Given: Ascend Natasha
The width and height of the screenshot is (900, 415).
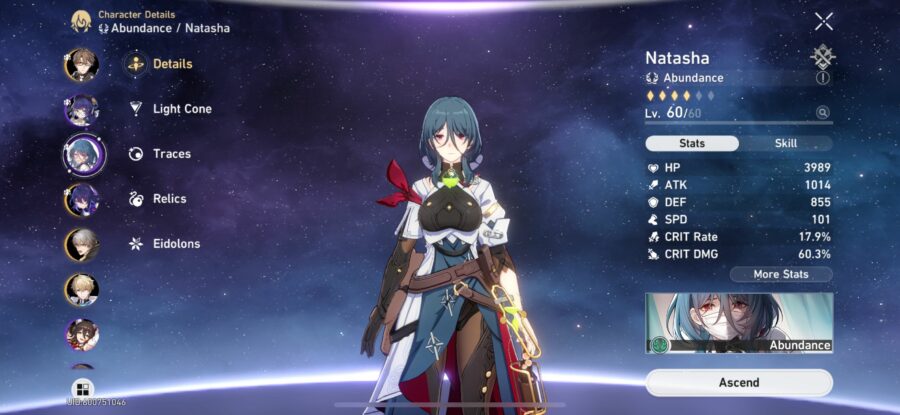Looking at the screenshot, I should click(x=739, y=382).
